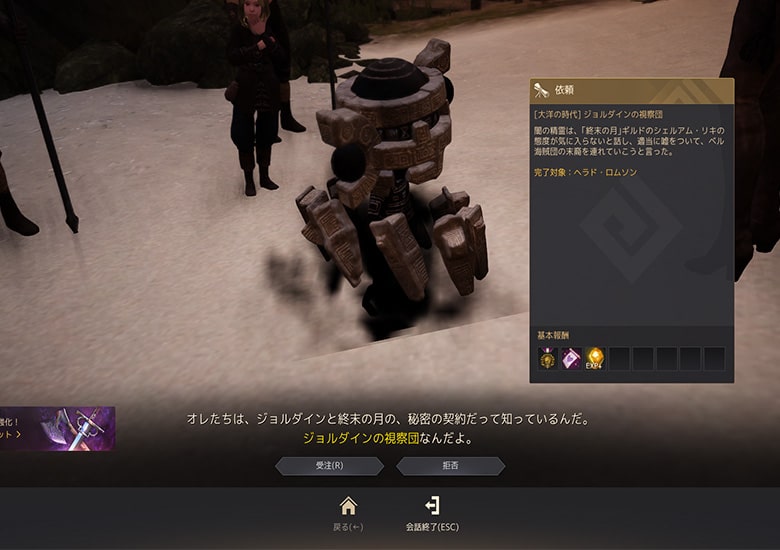Decline the quest with 拒否 button
The image size is (780, 550).
click(450, 466)
